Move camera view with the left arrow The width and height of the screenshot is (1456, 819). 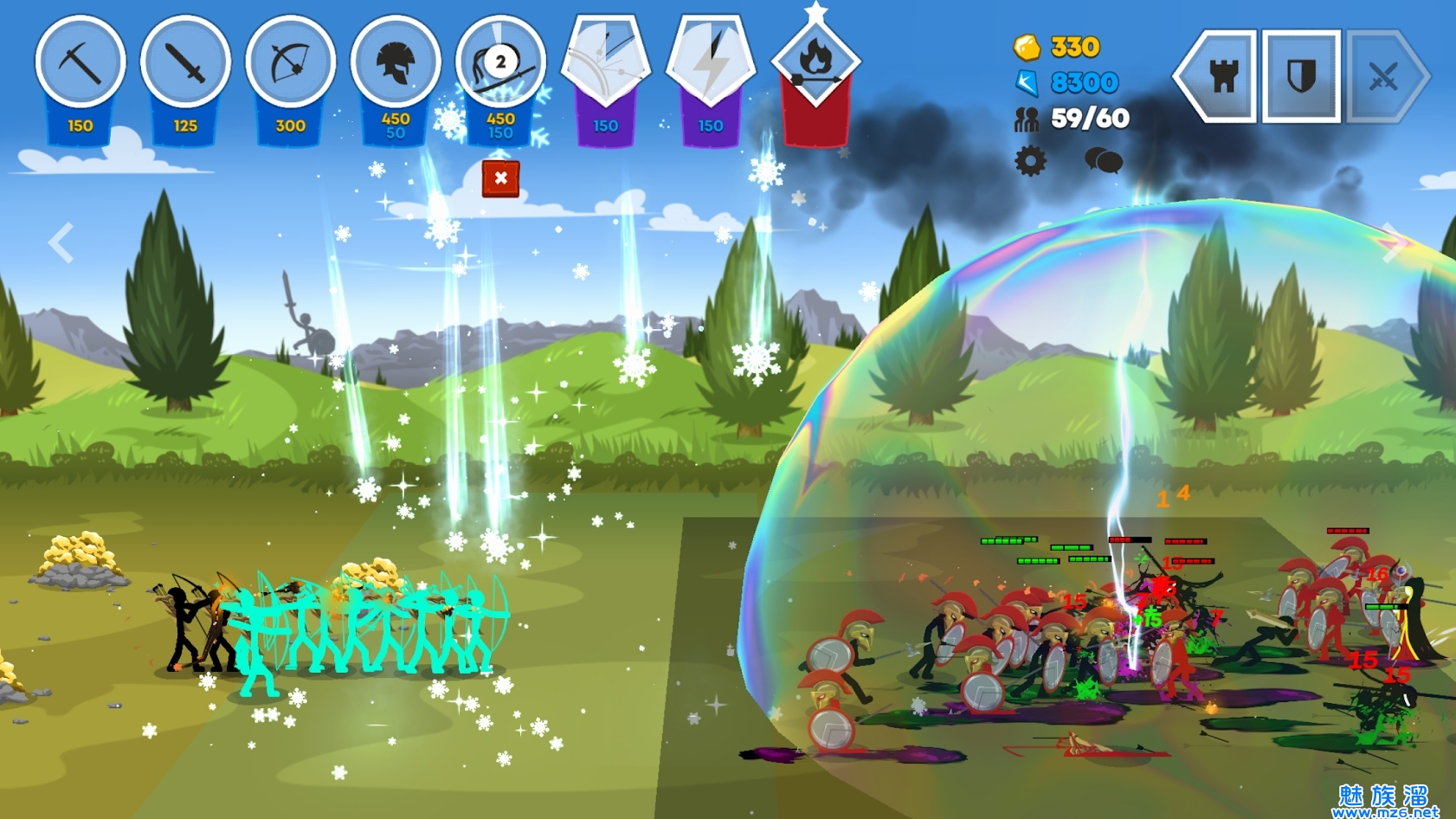pos(61,242)
